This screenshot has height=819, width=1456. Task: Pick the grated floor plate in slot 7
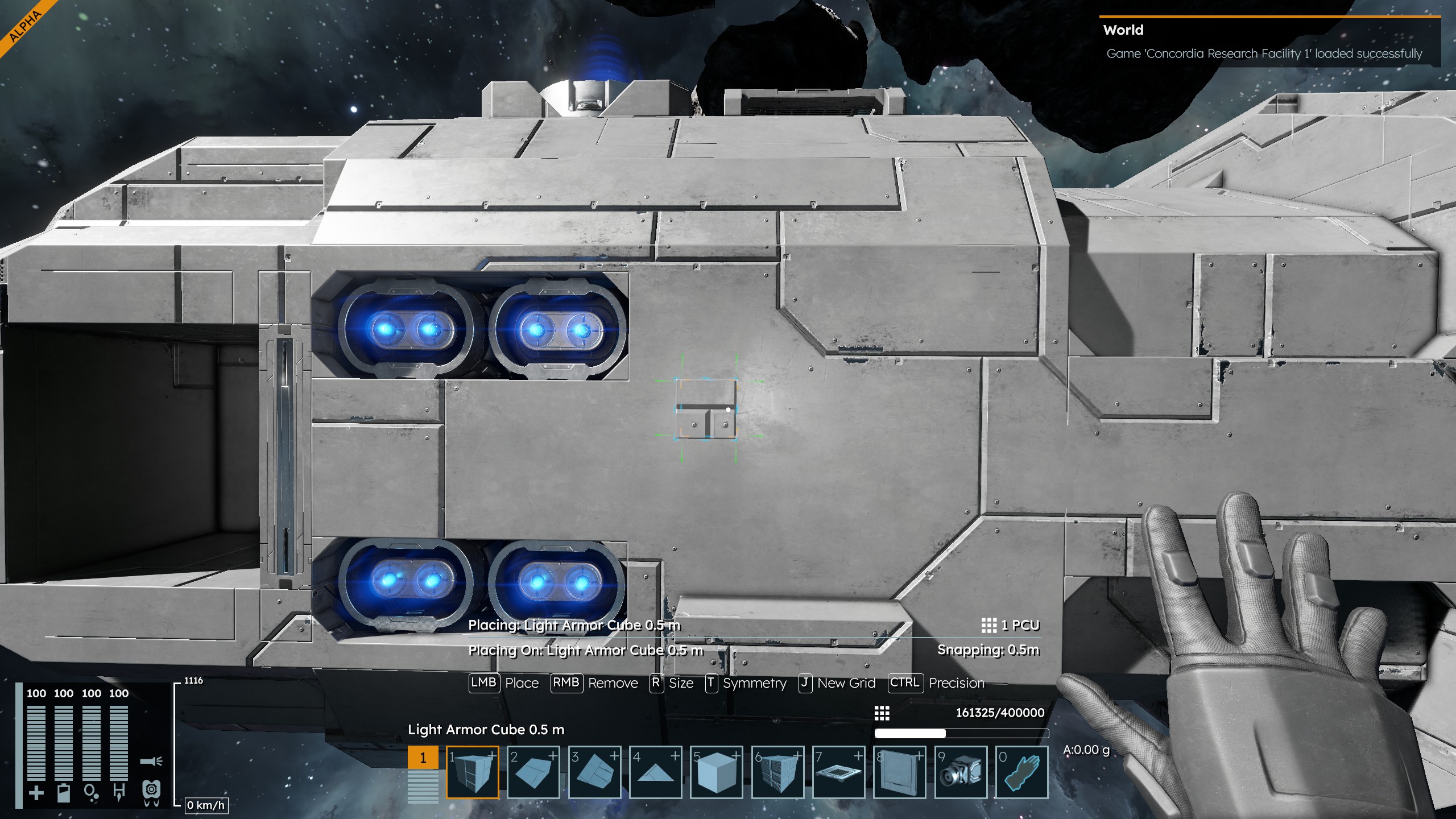[x=838, y=772]
